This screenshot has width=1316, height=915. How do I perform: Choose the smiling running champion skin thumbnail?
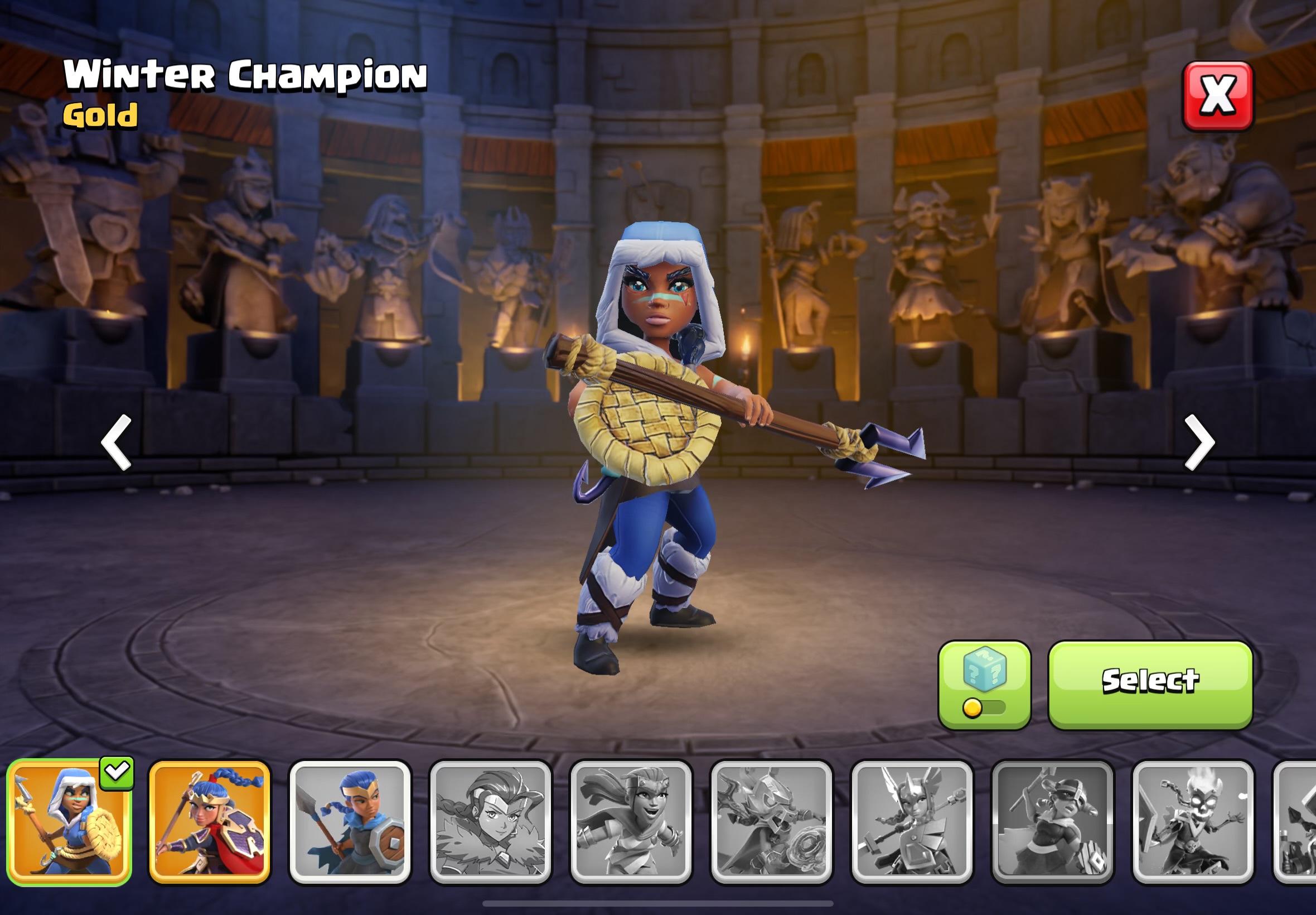[x=631, y=822]
